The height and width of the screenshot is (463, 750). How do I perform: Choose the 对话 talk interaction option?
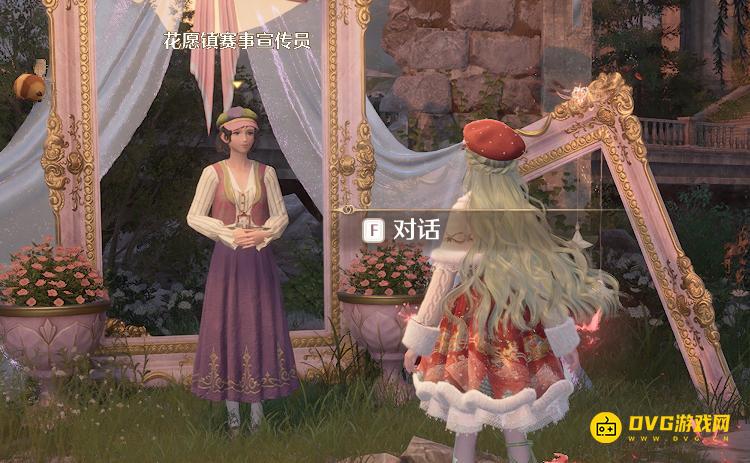[403, 230]
